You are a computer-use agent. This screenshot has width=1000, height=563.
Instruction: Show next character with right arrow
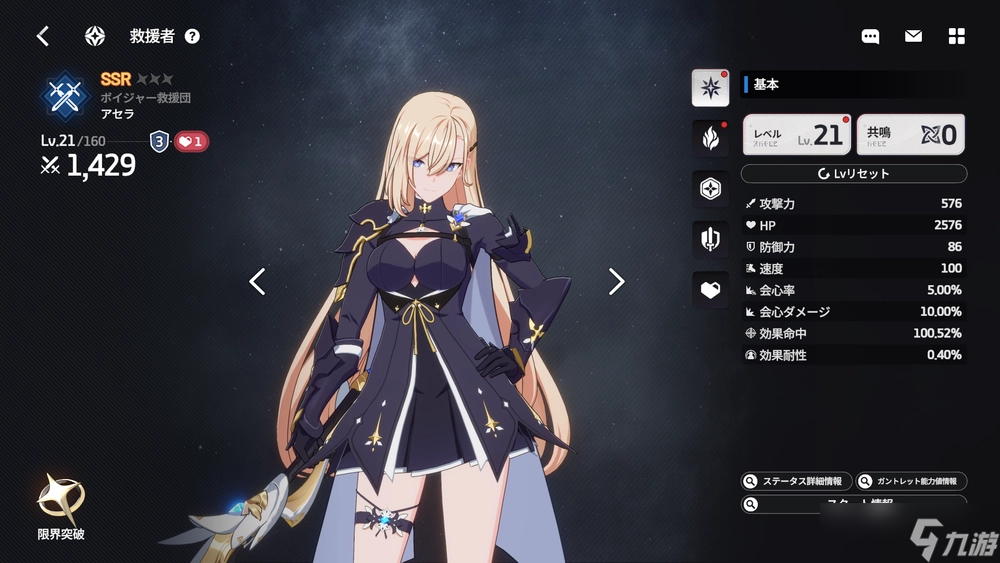tap(616, 282)
